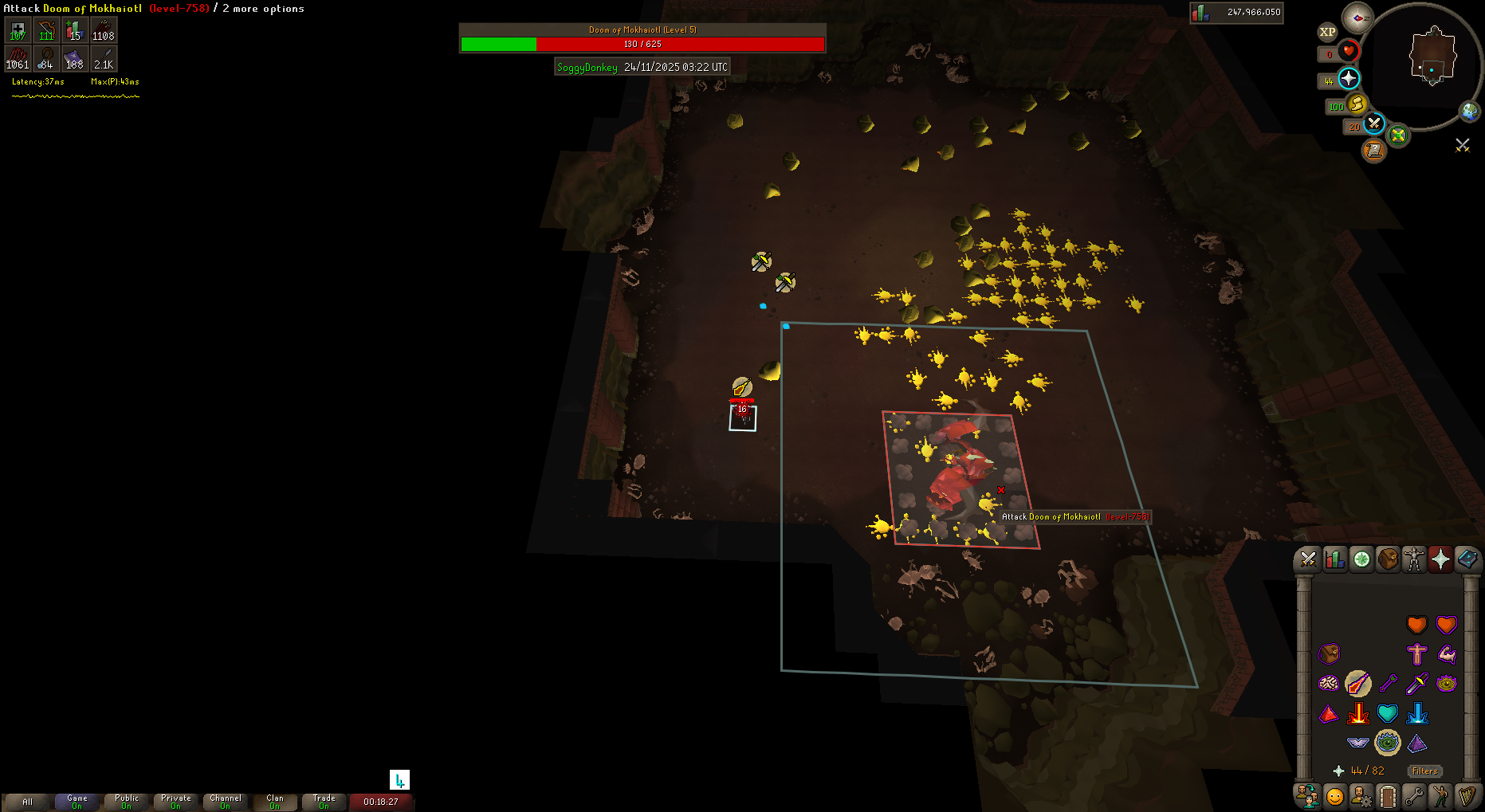Open the Settings wrench tab

coord(1414,796)
